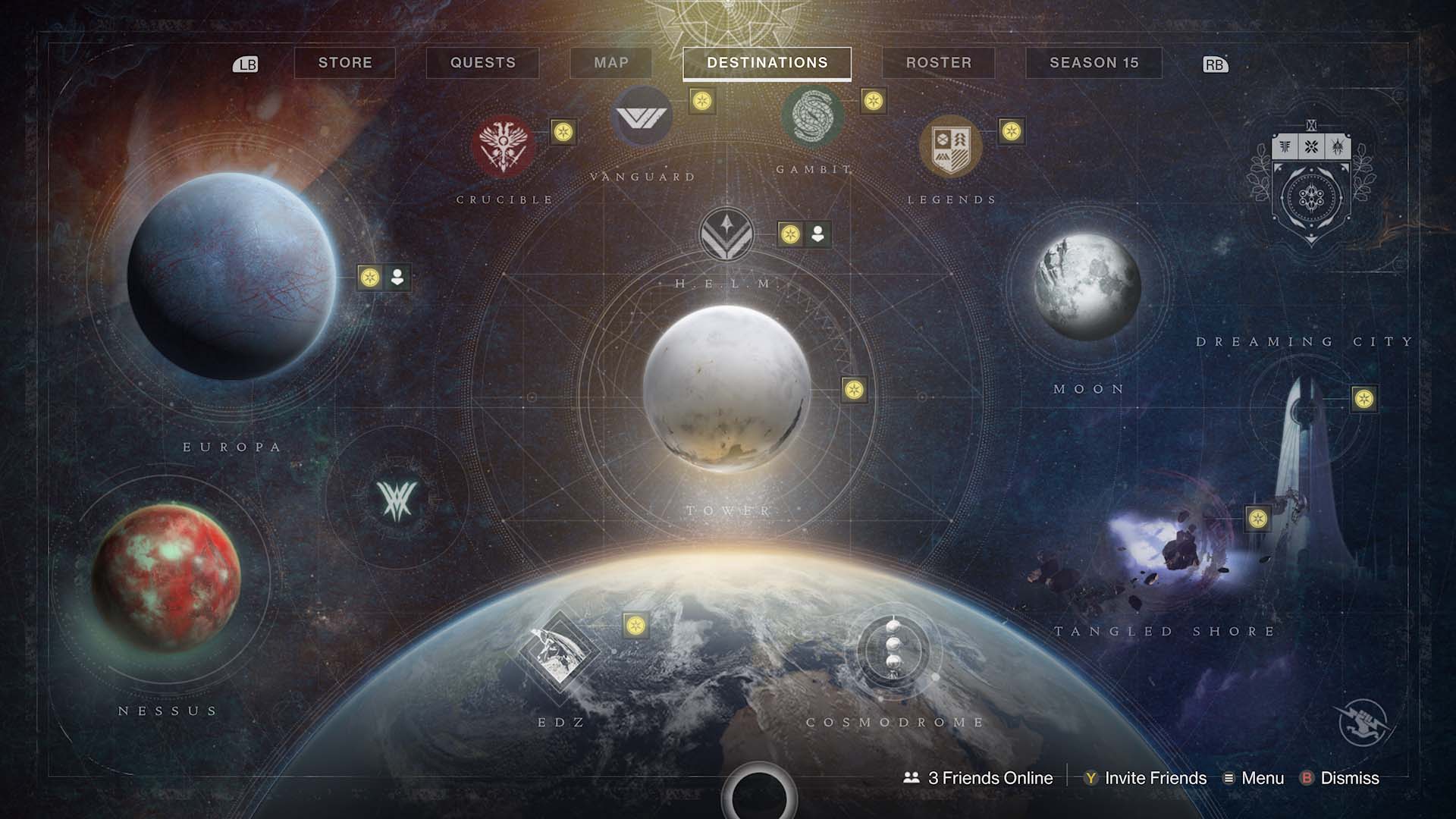Image resolution: width=1456 pixels, height=819 pixels.
Task: Open the Season 15 tab
Action: [x=1094, y=63]
